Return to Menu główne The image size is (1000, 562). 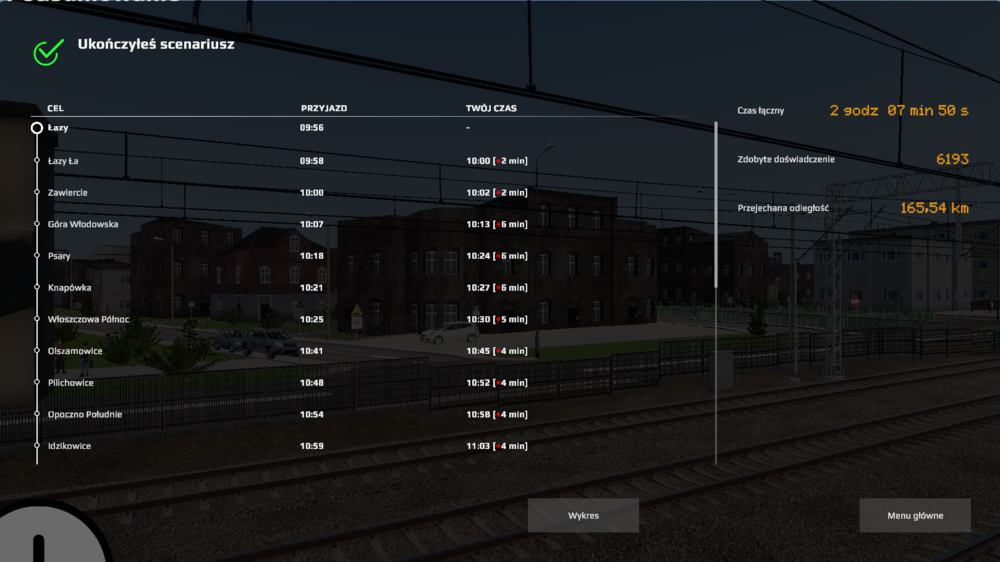(x=914, y=515)
